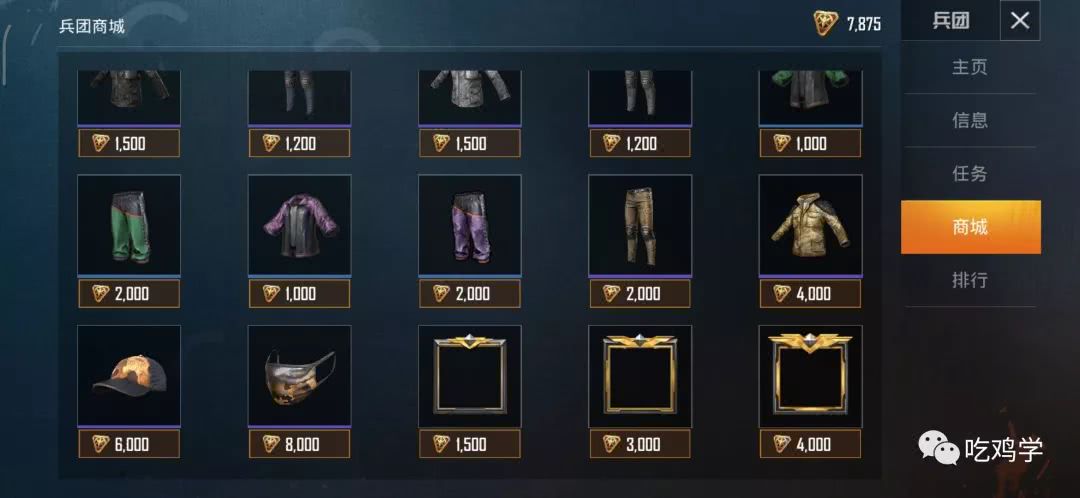Viewport: 1080px width, 498px height.
Task: Switch to the 主页 tab
Action: point(970,68)
